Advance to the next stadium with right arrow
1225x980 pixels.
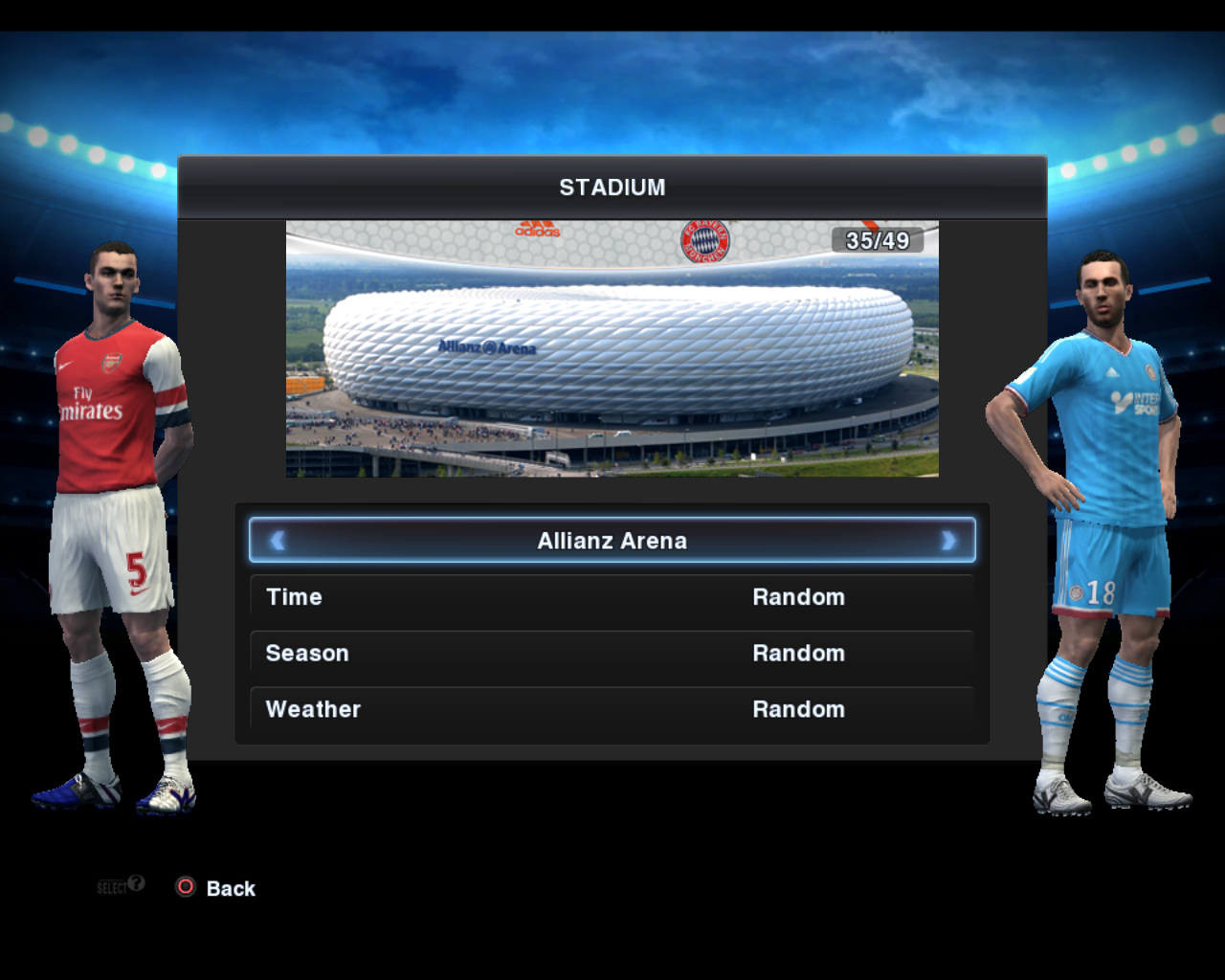(x=947, y=541)
